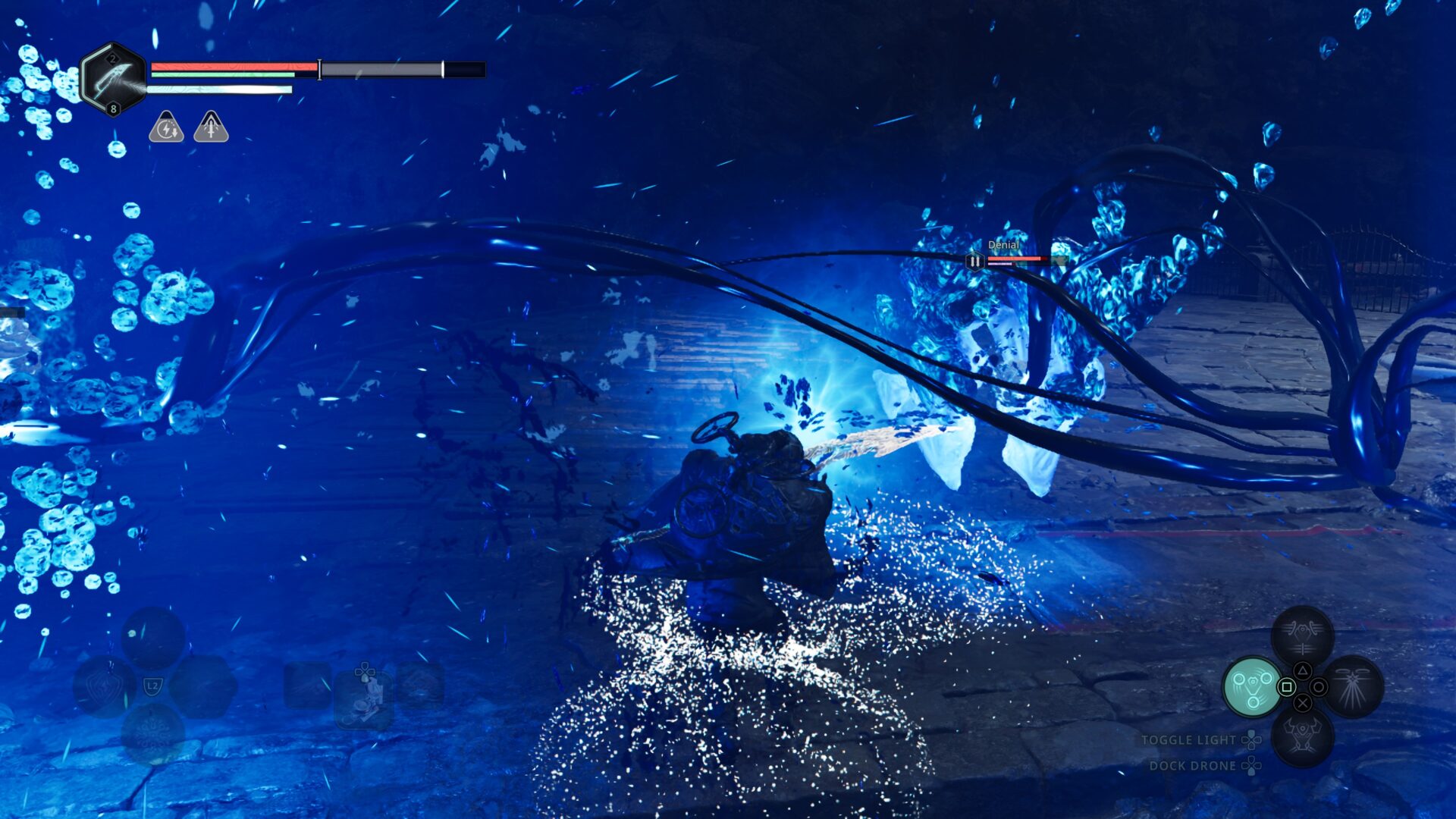The height and width of the screenshot is (819, 1456).
Task: Select the right drone light-beam ability
Action: 1353,687
